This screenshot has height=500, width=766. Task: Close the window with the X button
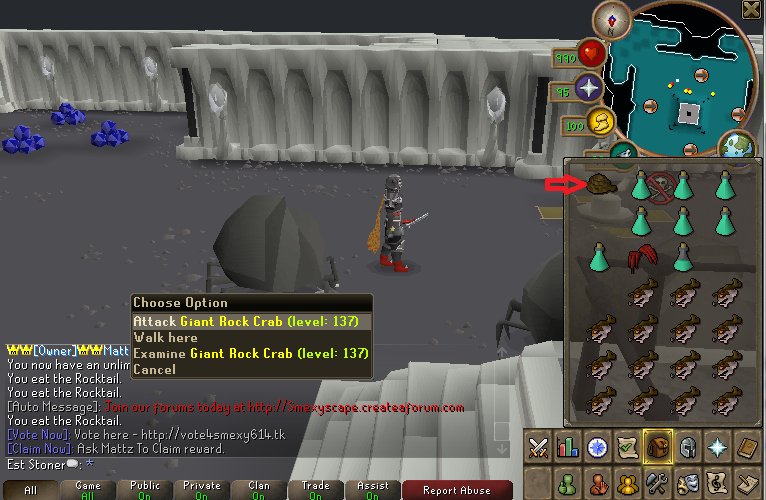tap(753, 9)
